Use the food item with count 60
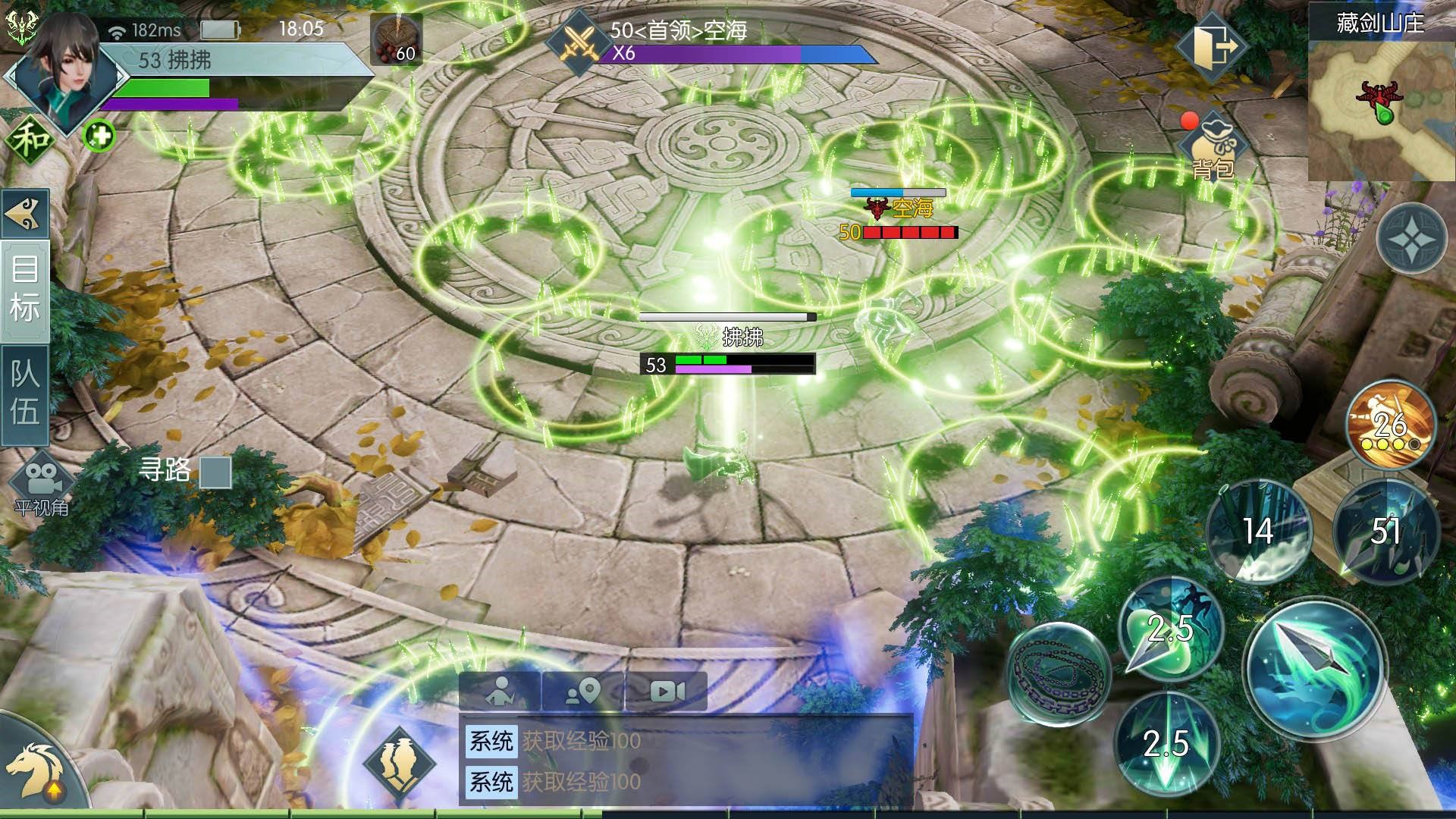 397,39
